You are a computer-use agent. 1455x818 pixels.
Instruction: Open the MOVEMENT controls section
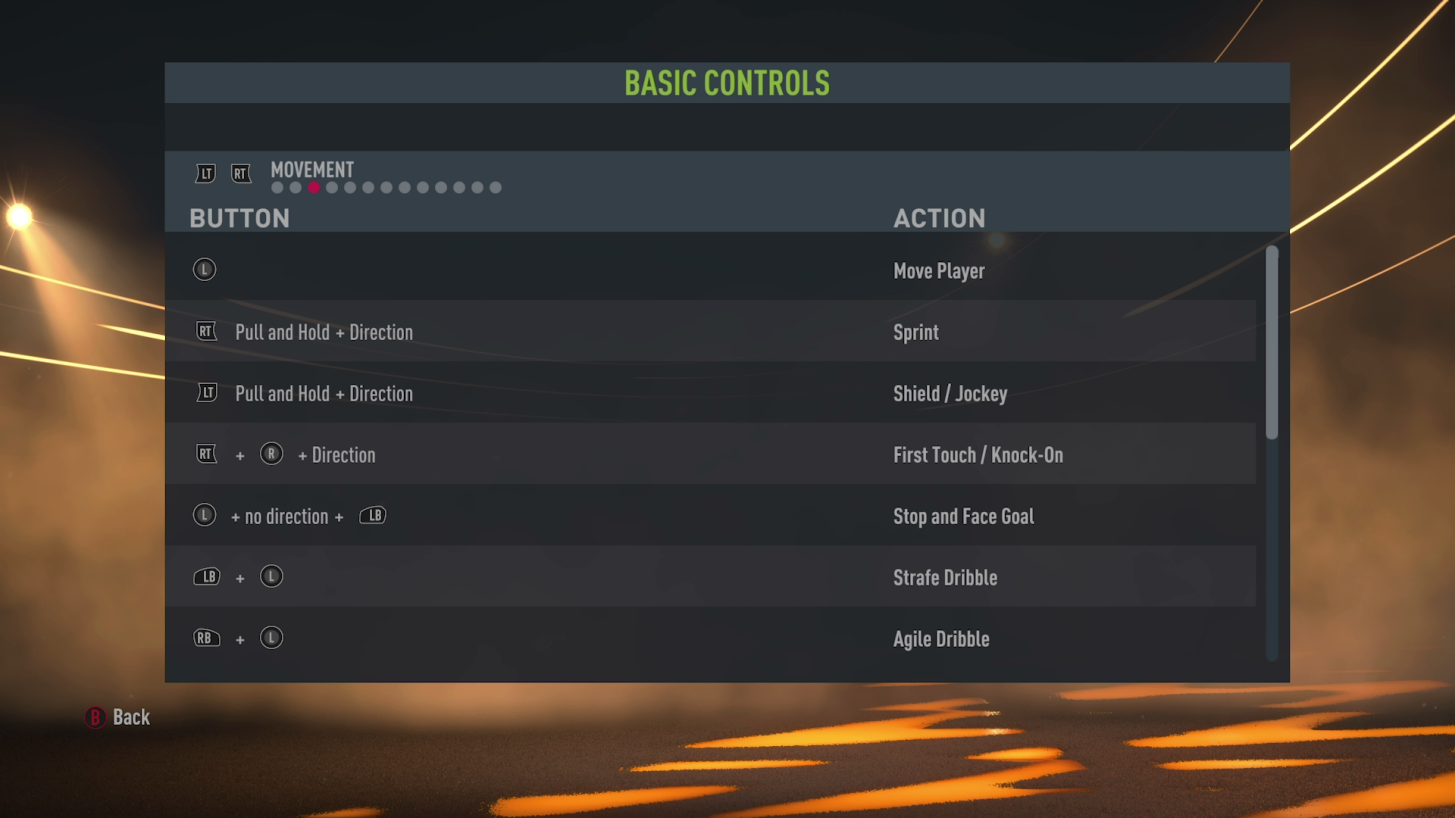click(x=312, y=170)
